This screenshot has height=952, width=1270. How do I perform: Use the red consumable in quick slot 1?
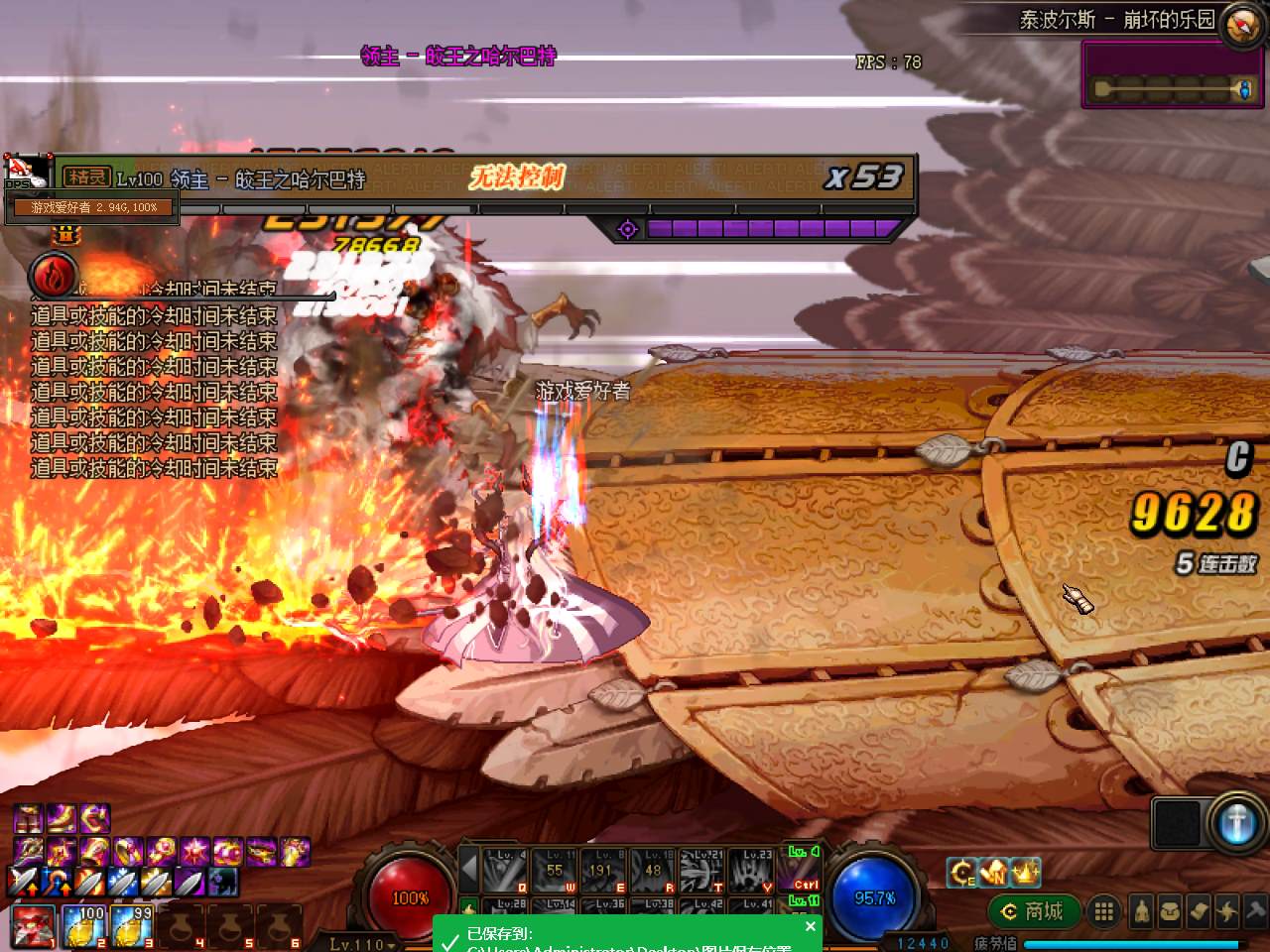33,924
